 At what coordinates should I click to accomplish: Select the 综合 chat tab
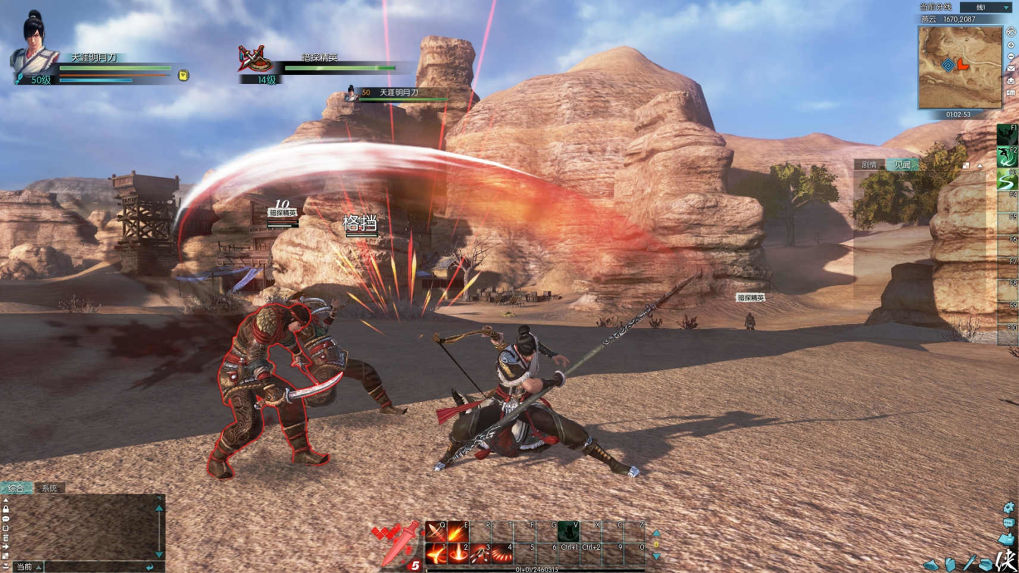[x=16, y=488]
